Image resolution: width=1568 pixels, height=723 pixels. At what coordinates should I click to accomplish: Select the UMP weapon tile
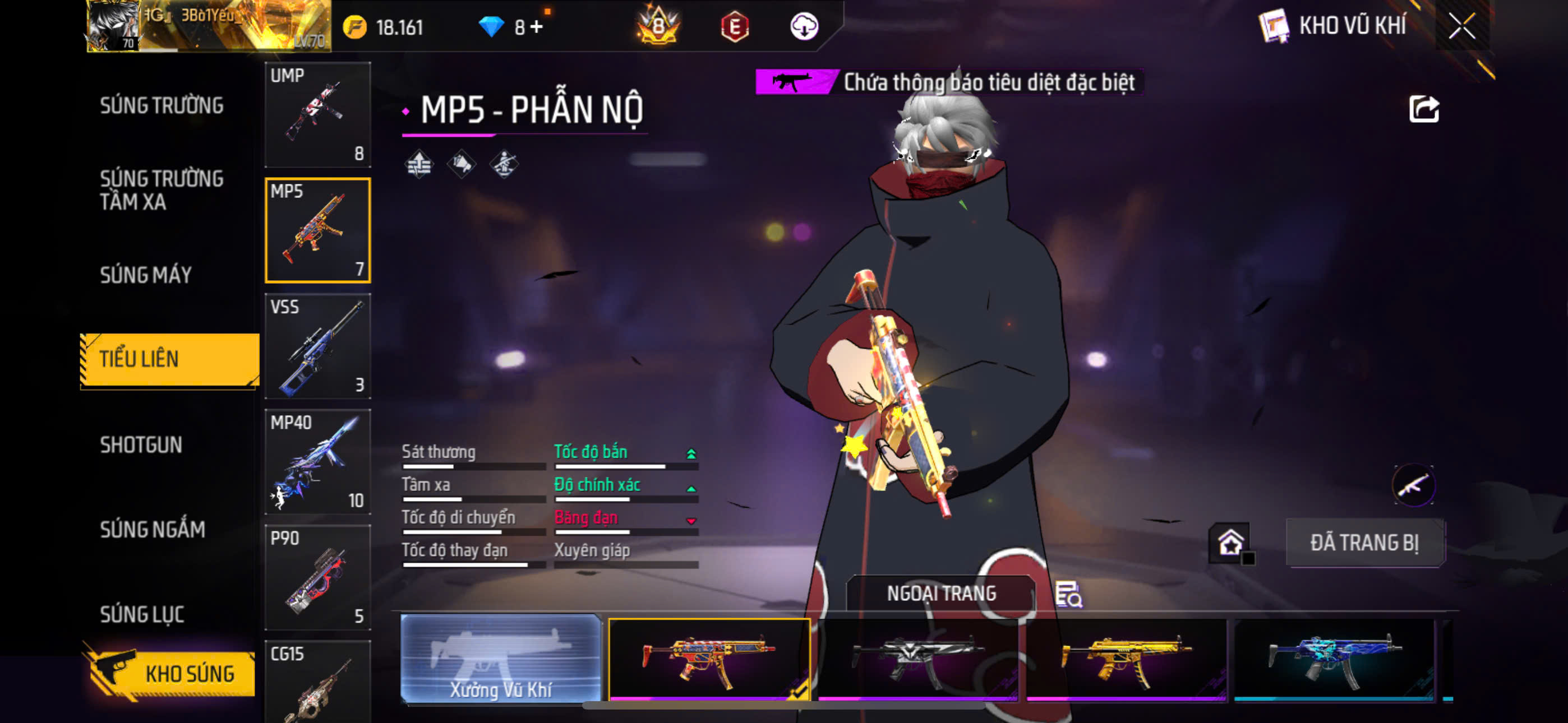(318, 114)
